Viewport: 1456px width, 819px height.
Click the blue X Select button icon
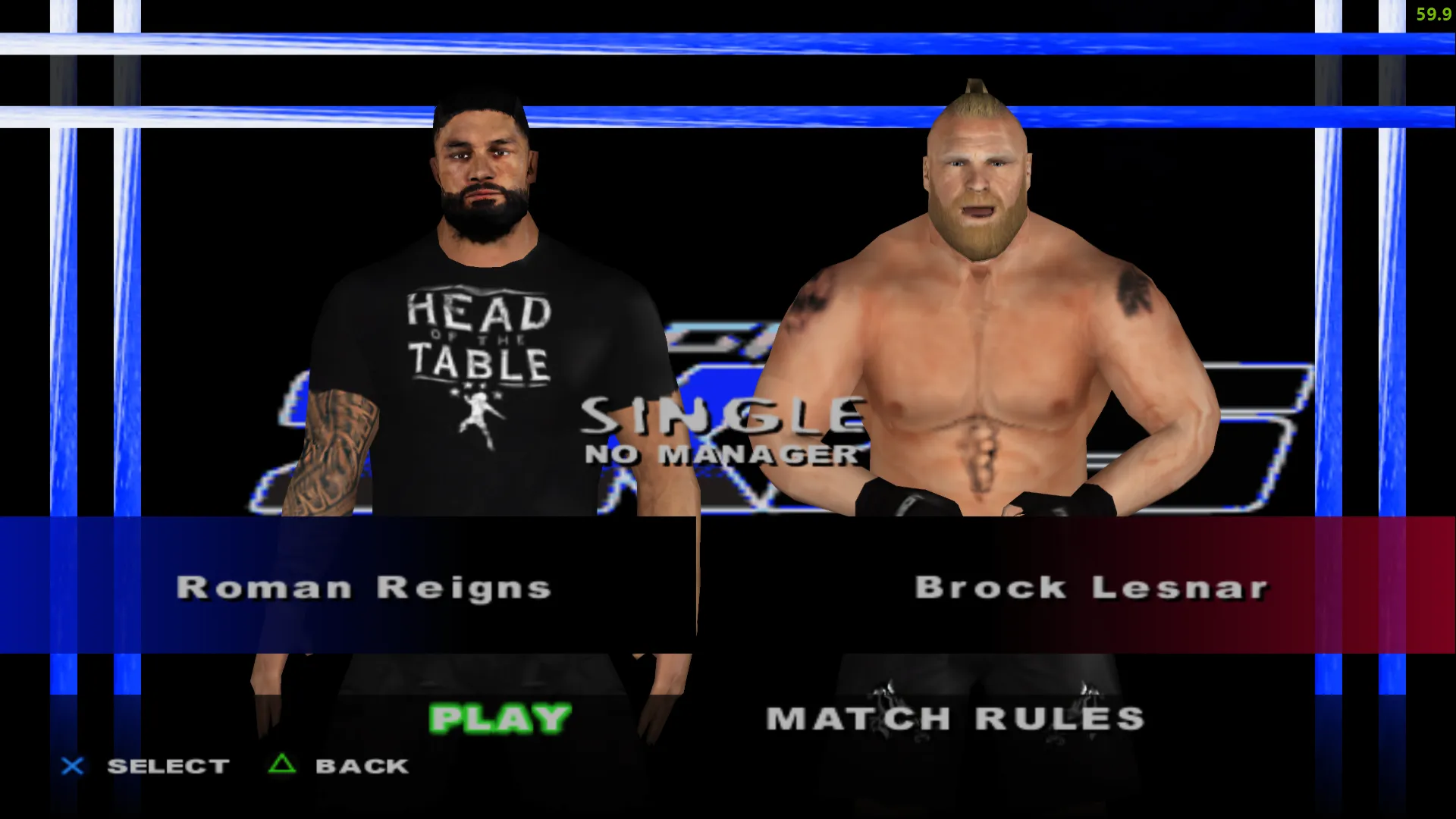click(x=72, y=765)
